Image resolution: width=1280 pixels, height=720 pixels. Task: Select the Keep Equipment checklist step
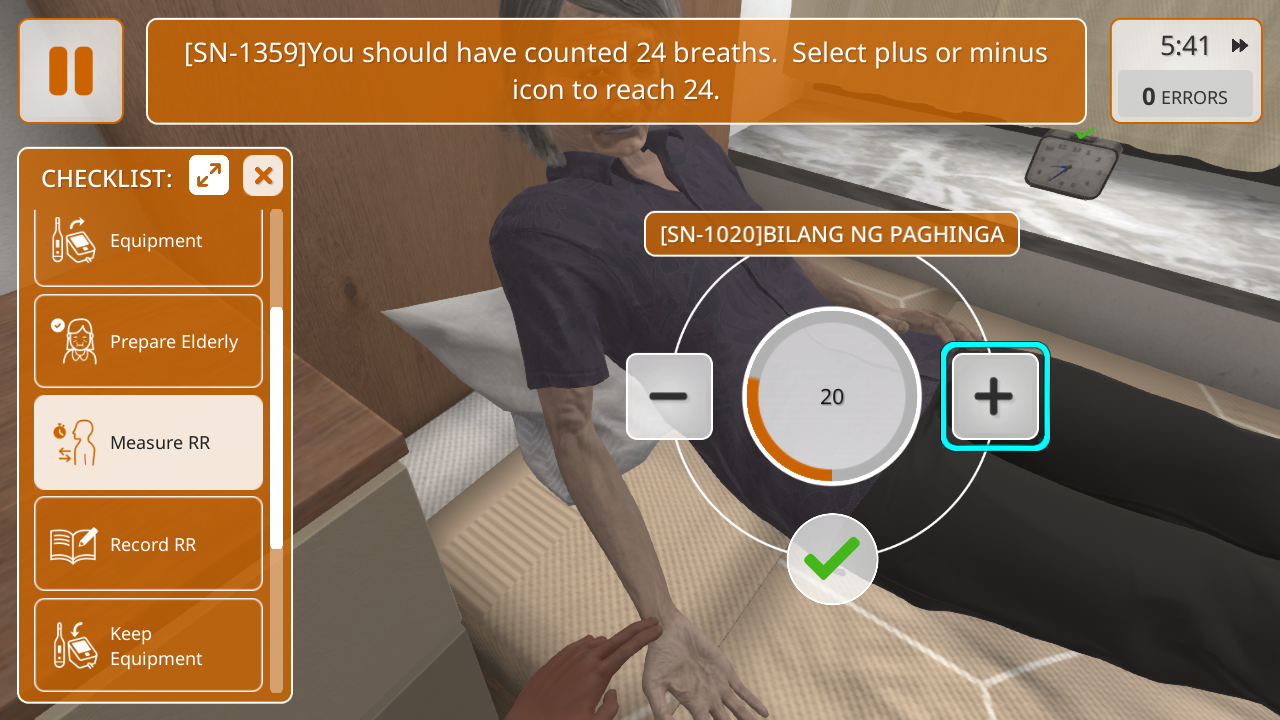pos(148,645)
